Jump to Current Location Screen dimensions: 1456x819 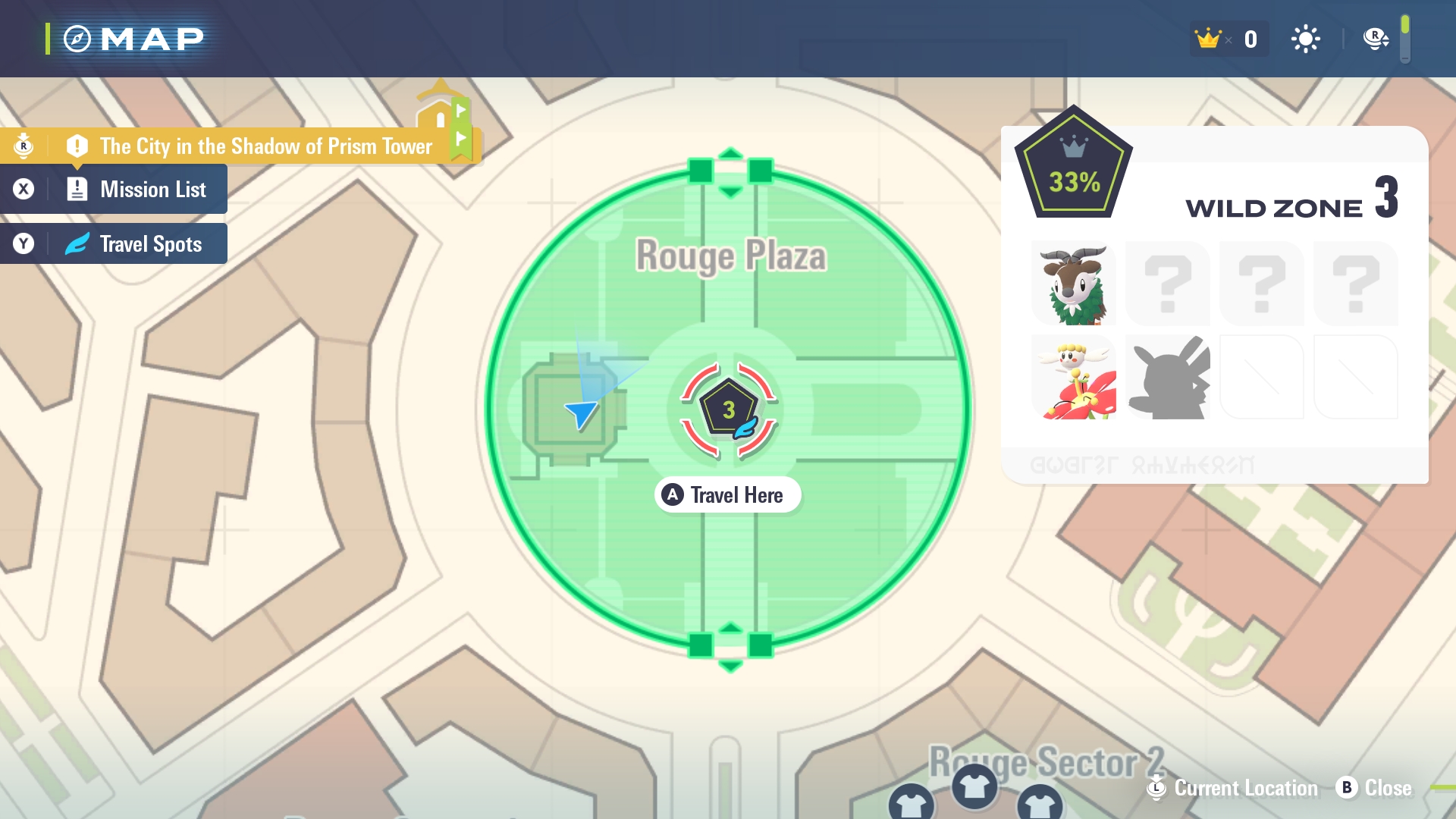point(1235,788)
